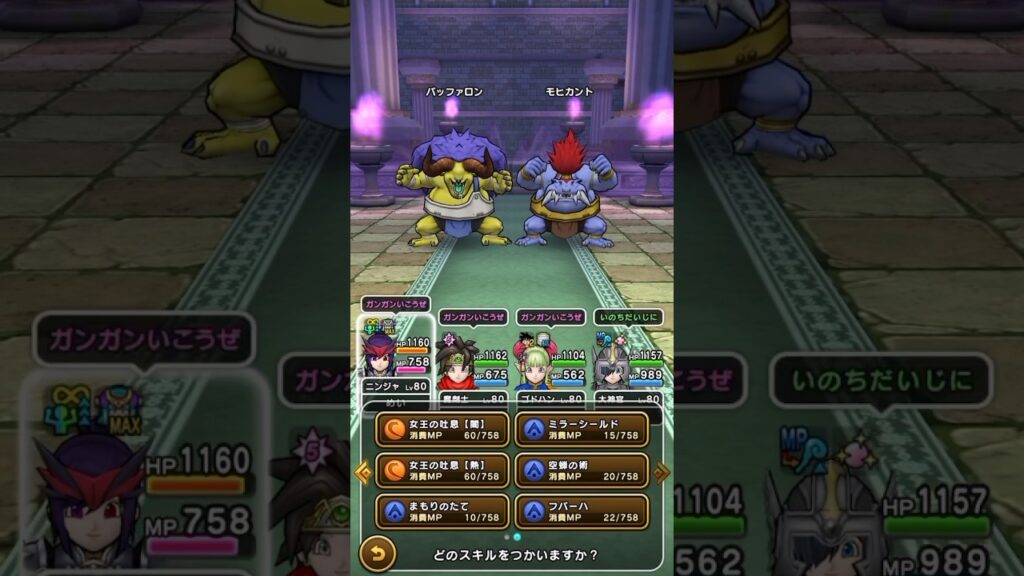Select the ミラーシールド skill
This screenshot has height=576, width=1024.
point(581,430)
